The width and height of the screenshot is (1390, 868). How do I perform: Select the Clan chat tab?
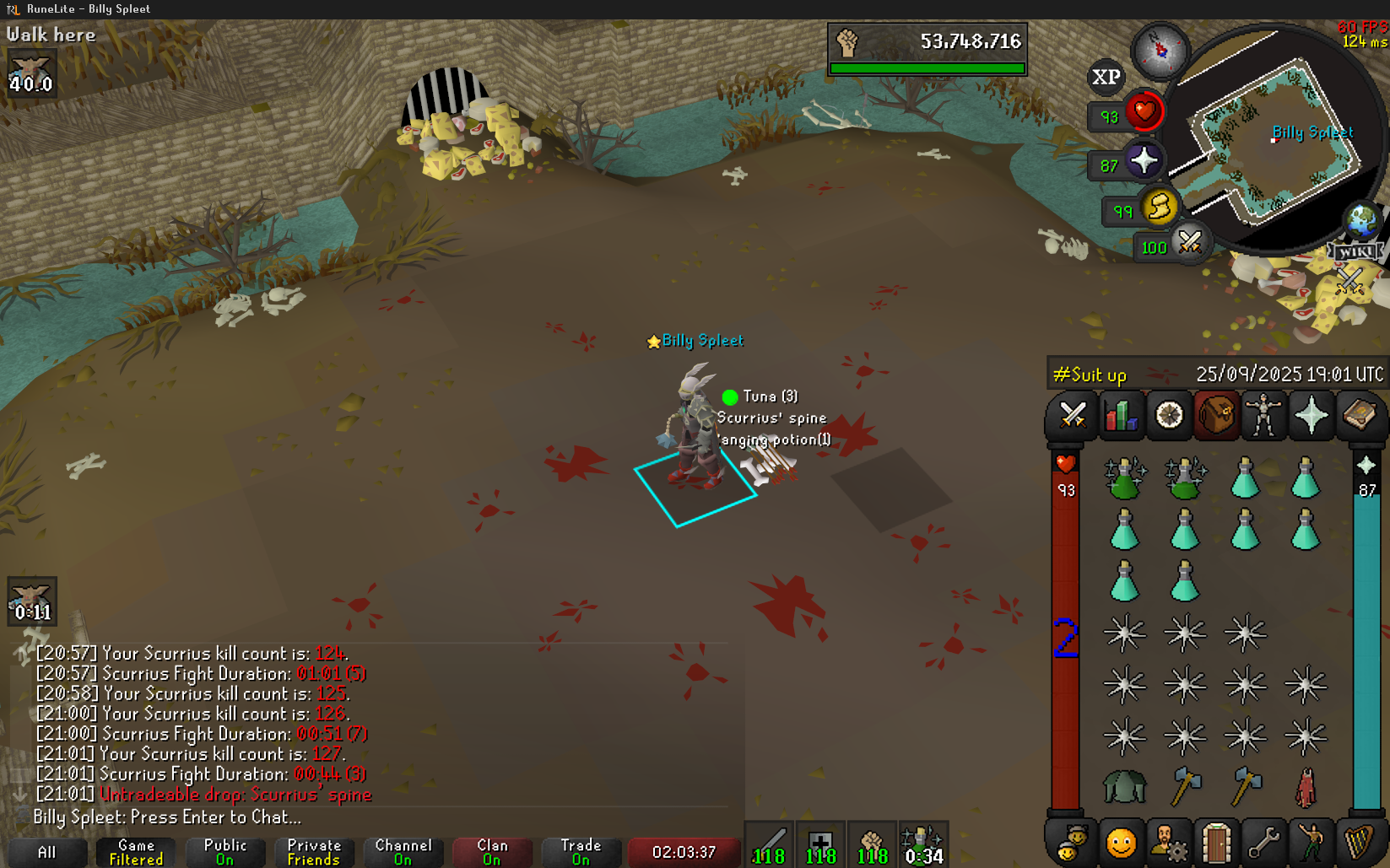pos(492,852)
